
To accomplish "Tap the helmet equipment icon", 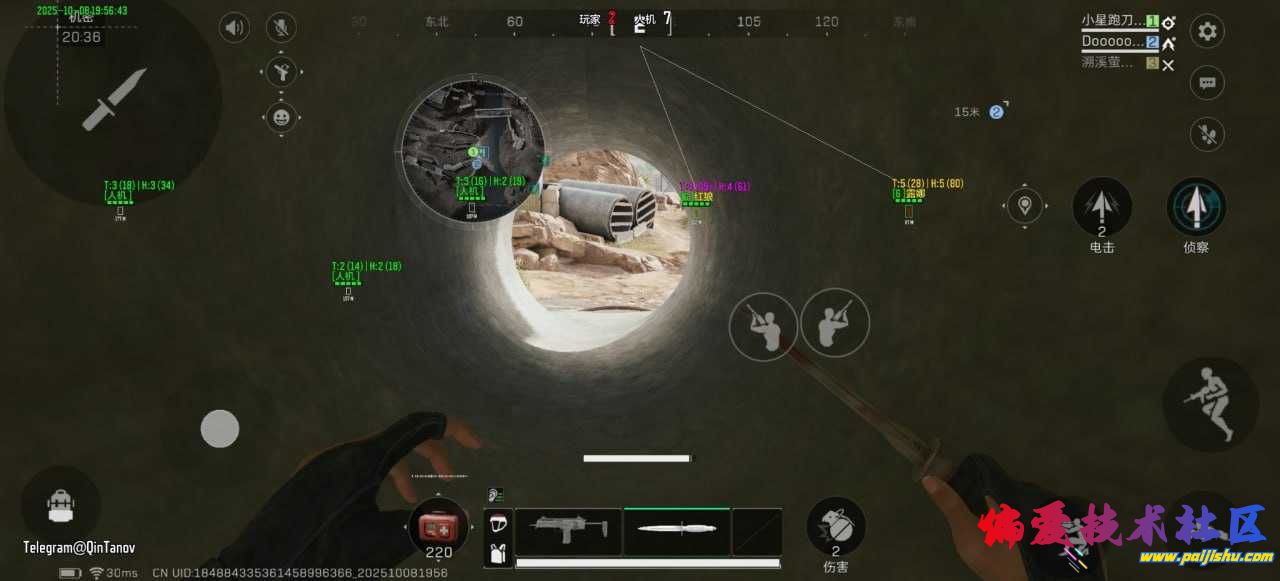I will point(498,523).
